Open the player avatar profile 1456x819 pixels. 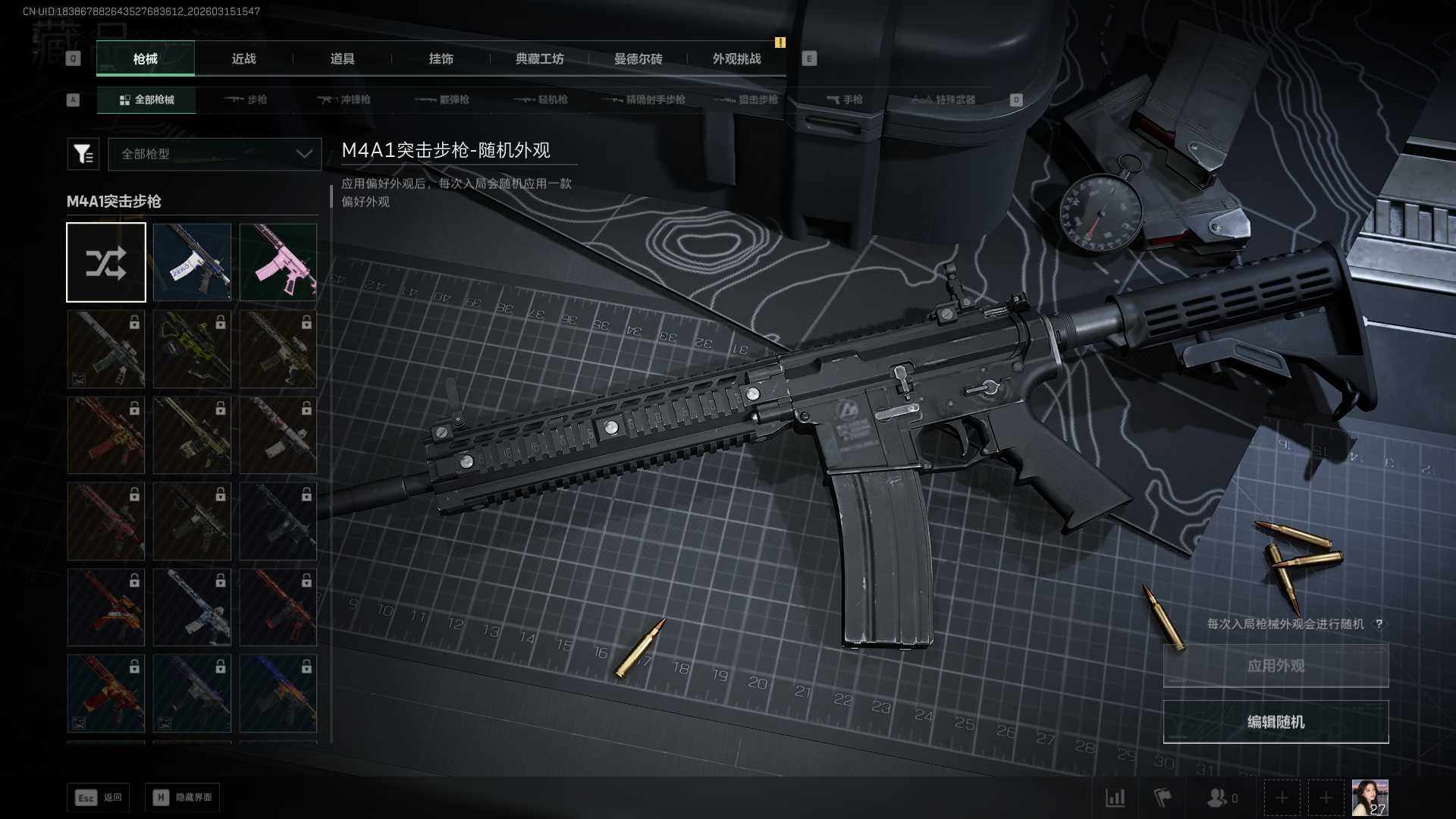(x=1370, y=798)
